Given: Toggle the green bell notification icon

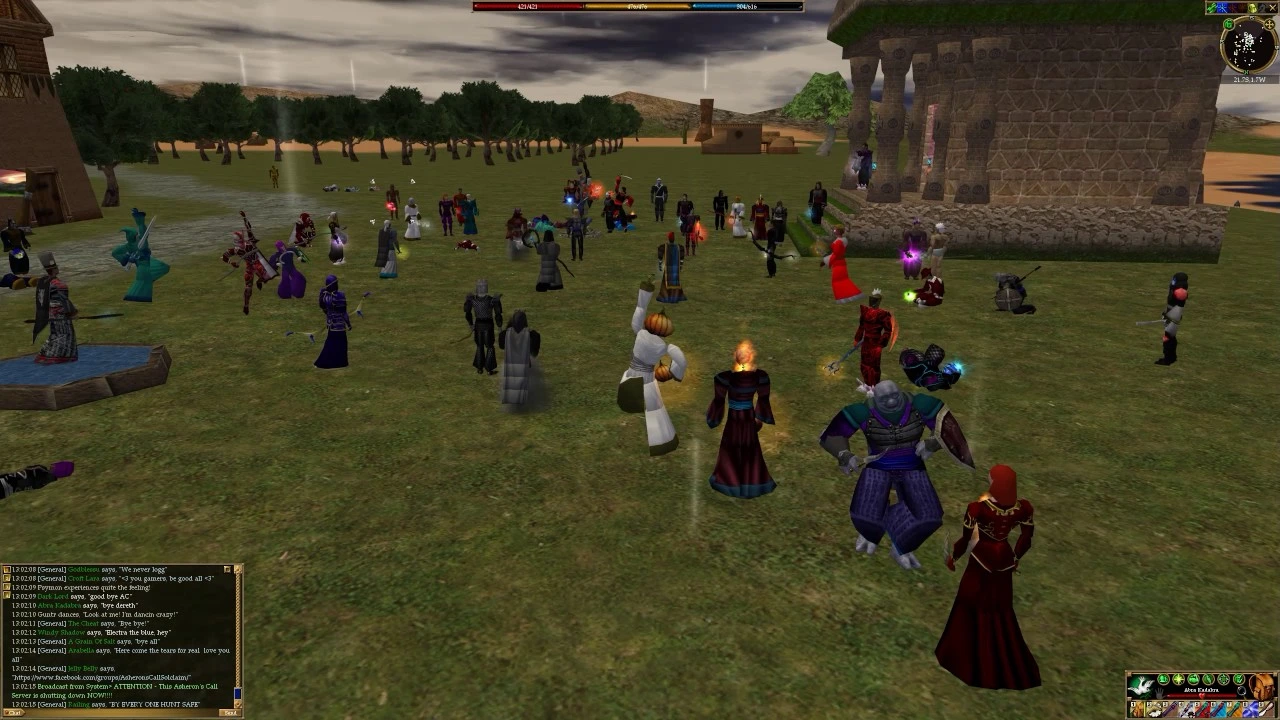Looking at the screenshot, I should (x=1163, y=679).
